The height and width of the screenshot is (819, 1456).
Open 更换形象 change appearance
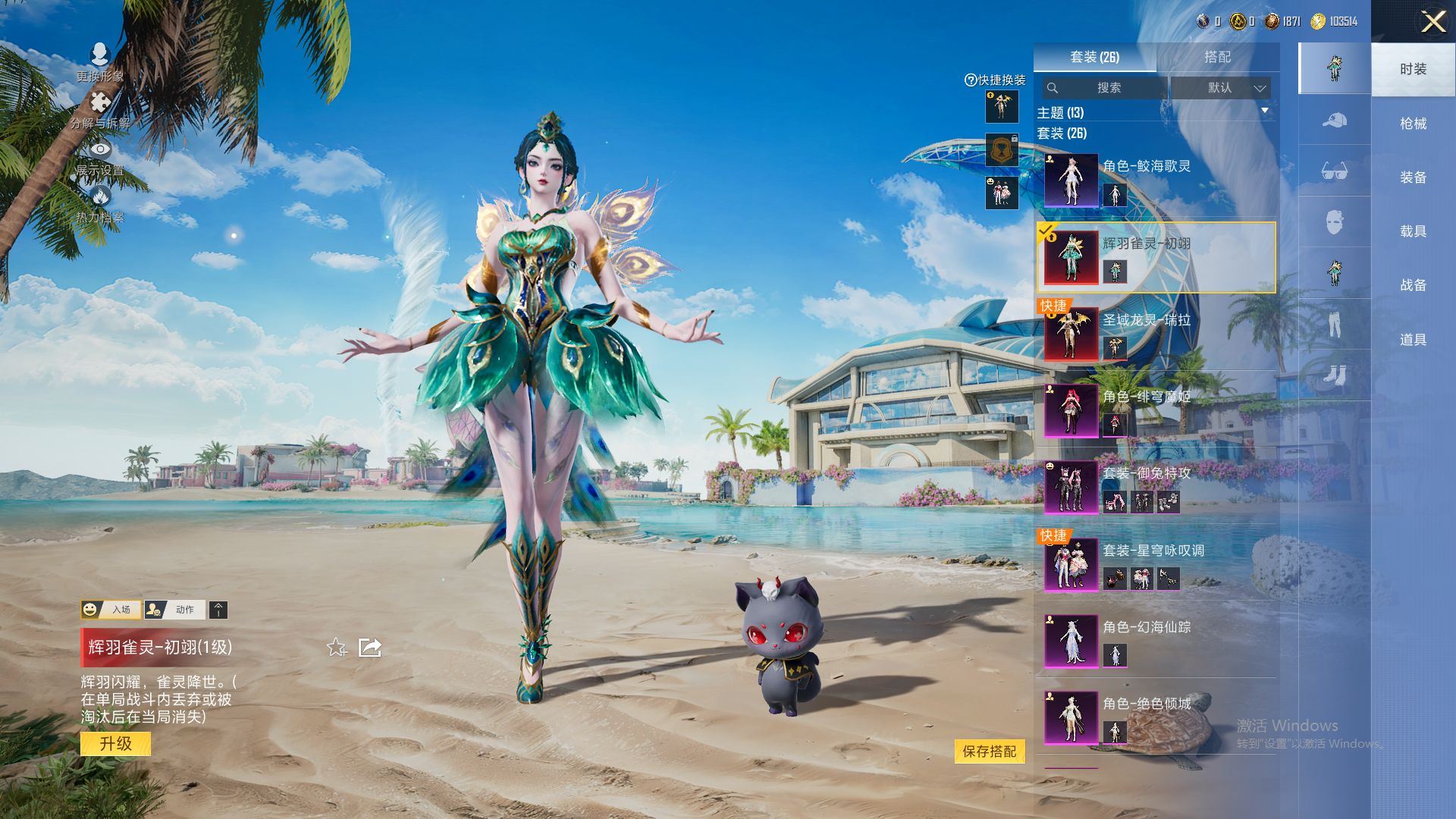tap(99, 62)
